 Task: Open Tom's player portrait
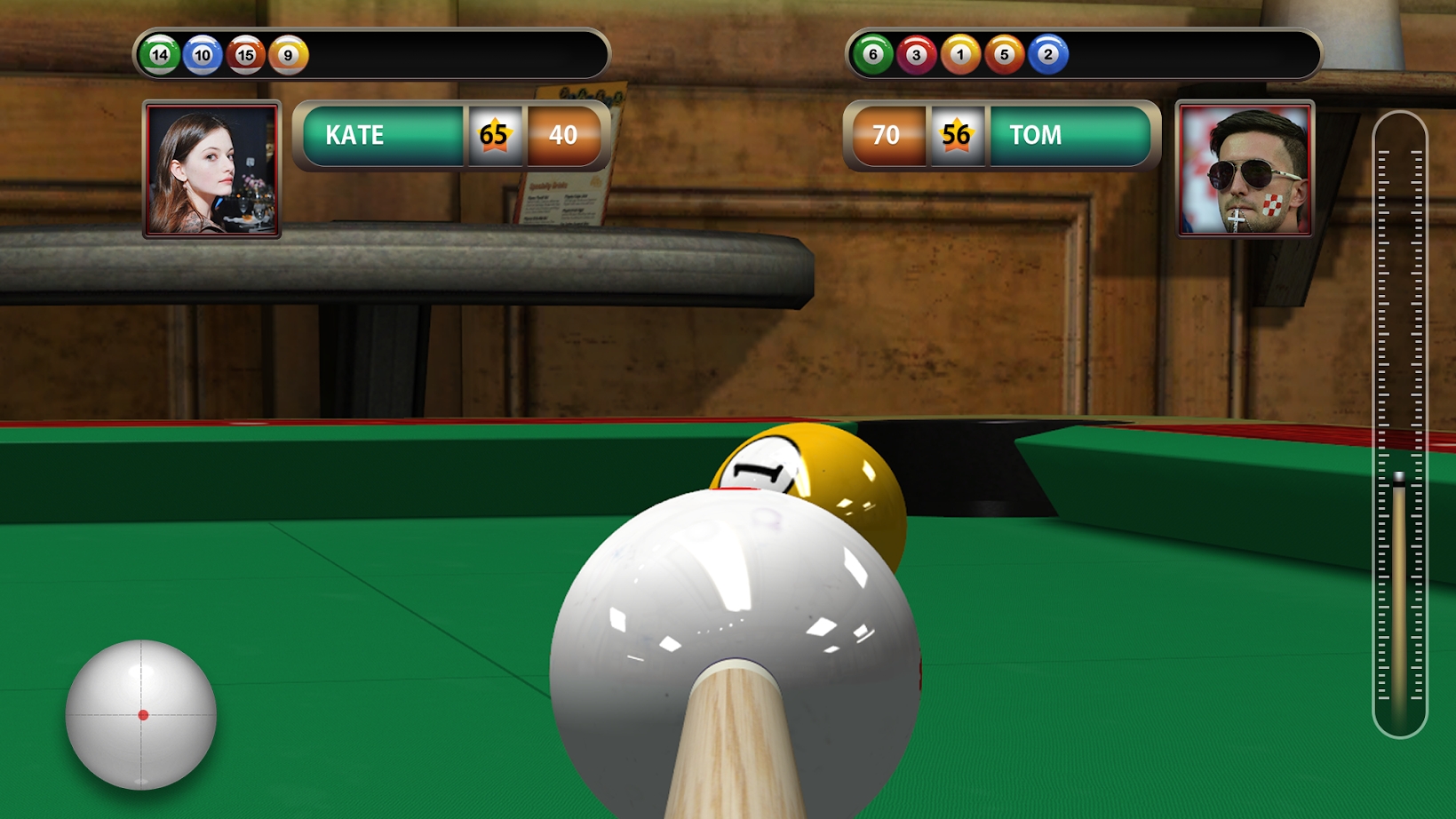[x=1245, y=169]
